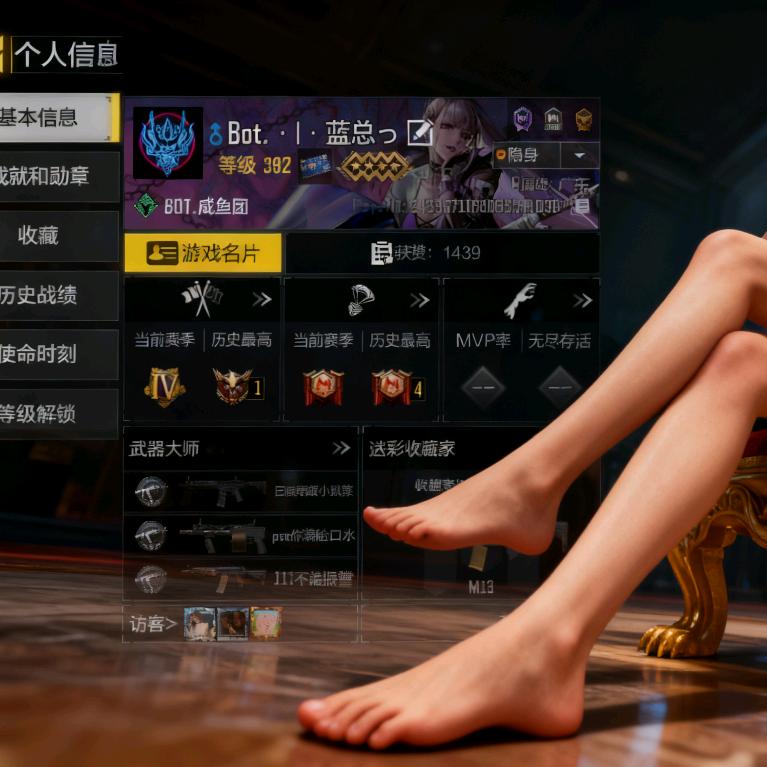This screenshot has height=767, width=767.
Task: Click the blue demon-mask player avatar
Action: (167, 143)
